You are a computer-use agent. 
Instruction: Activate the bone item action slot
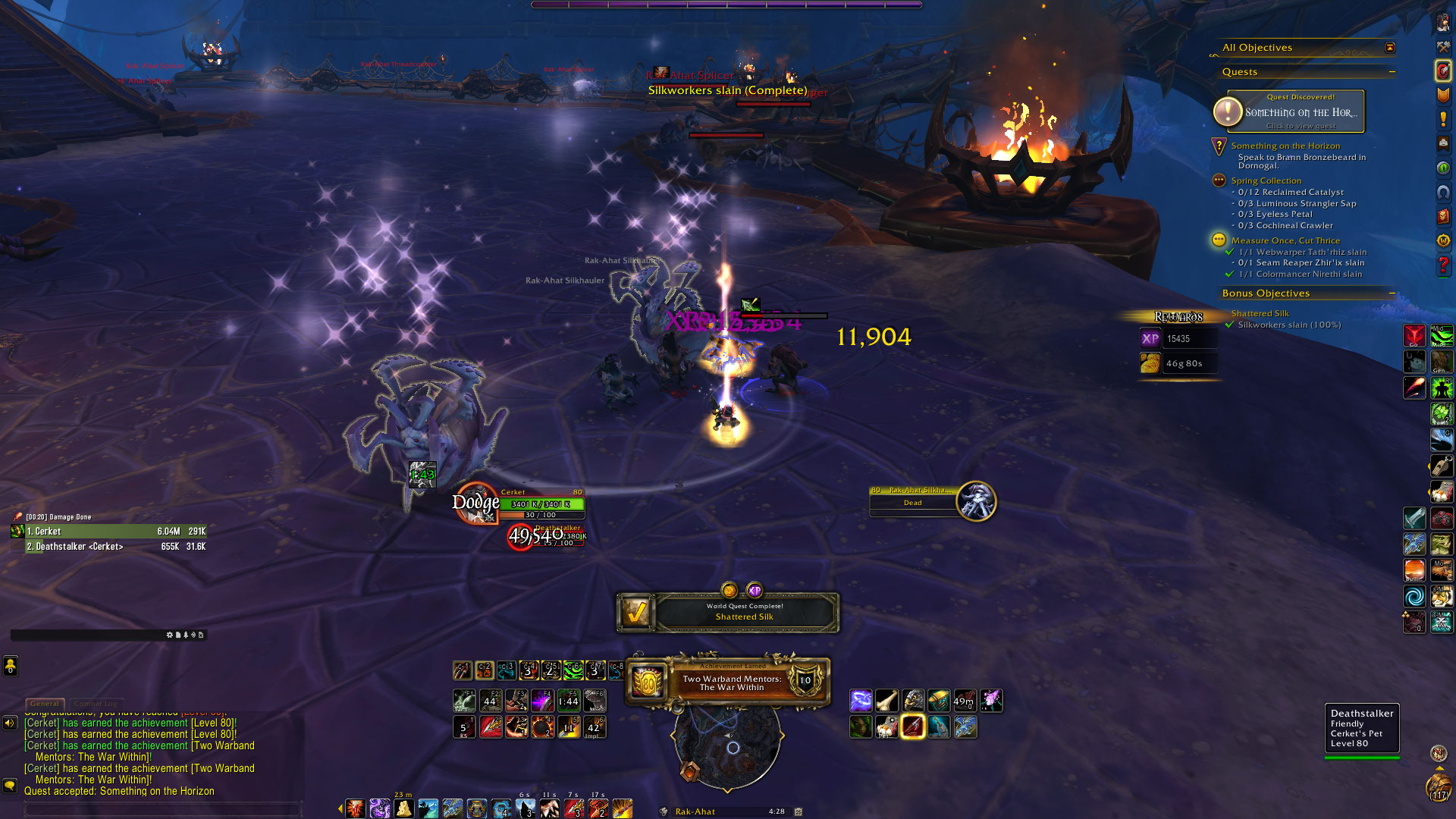coord(886,701)
